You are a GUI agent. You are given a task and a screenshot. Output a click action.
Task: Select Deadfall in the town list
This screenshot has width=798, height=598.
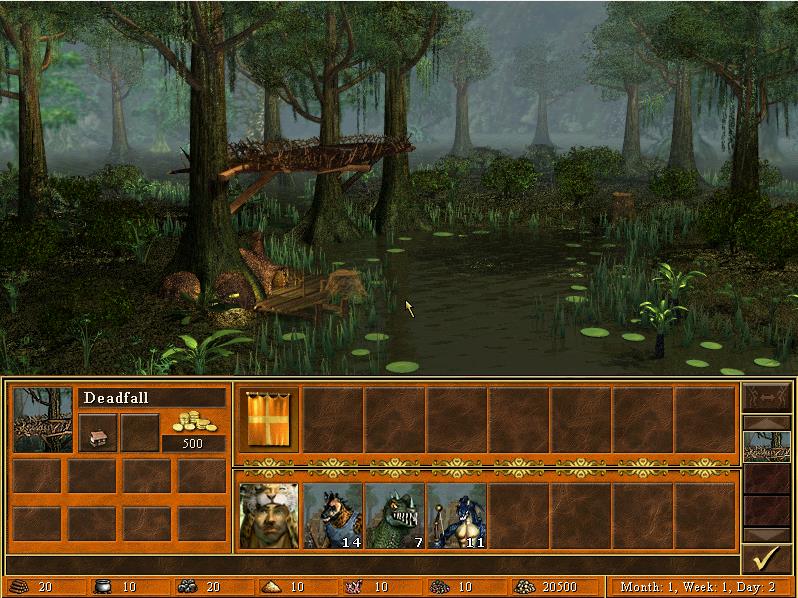(767, 447)
